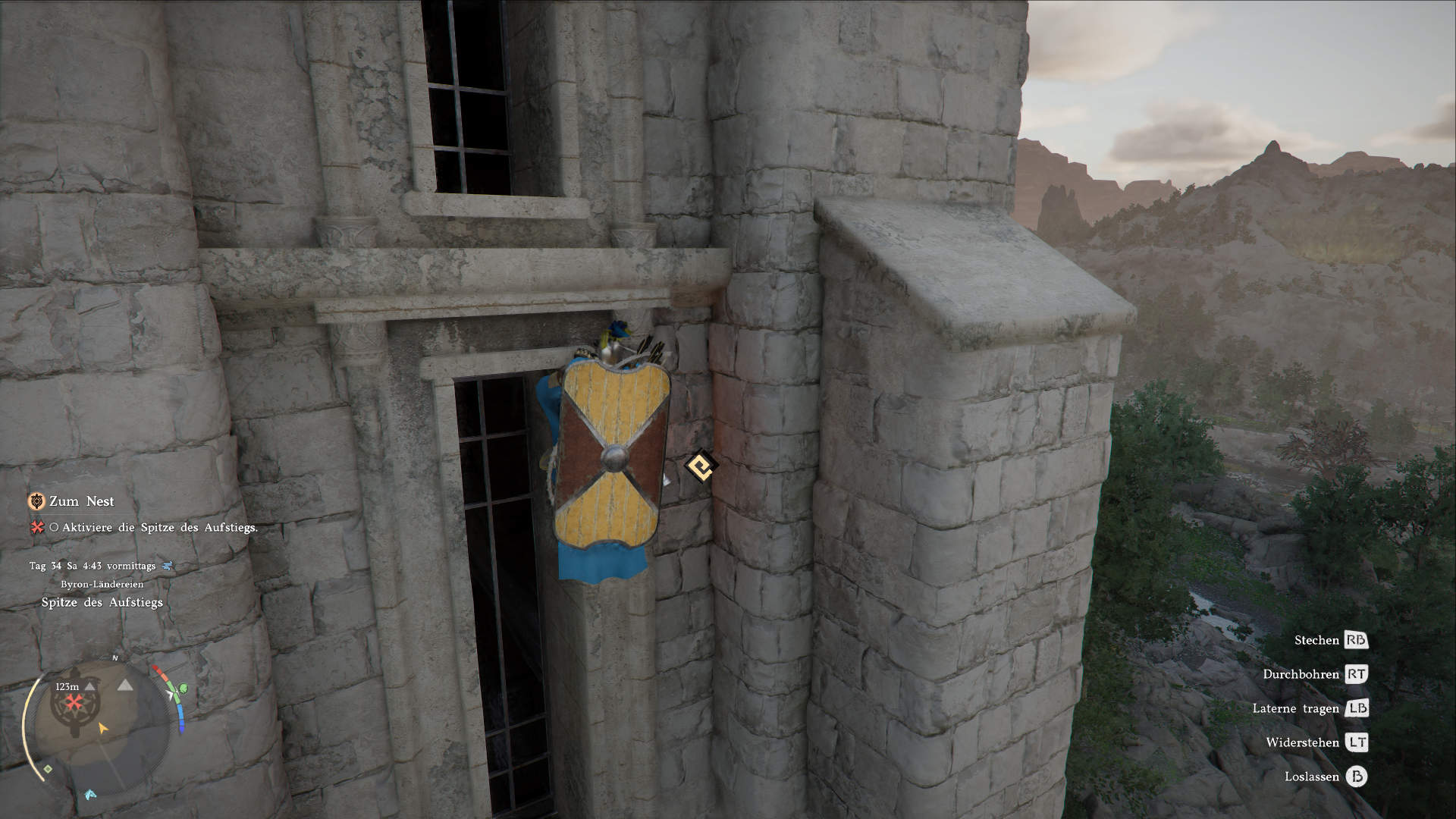Click the Aktiviere die Spitze des Aufstiegs objective
This screenshot has height=819, width=1456.
159,527
